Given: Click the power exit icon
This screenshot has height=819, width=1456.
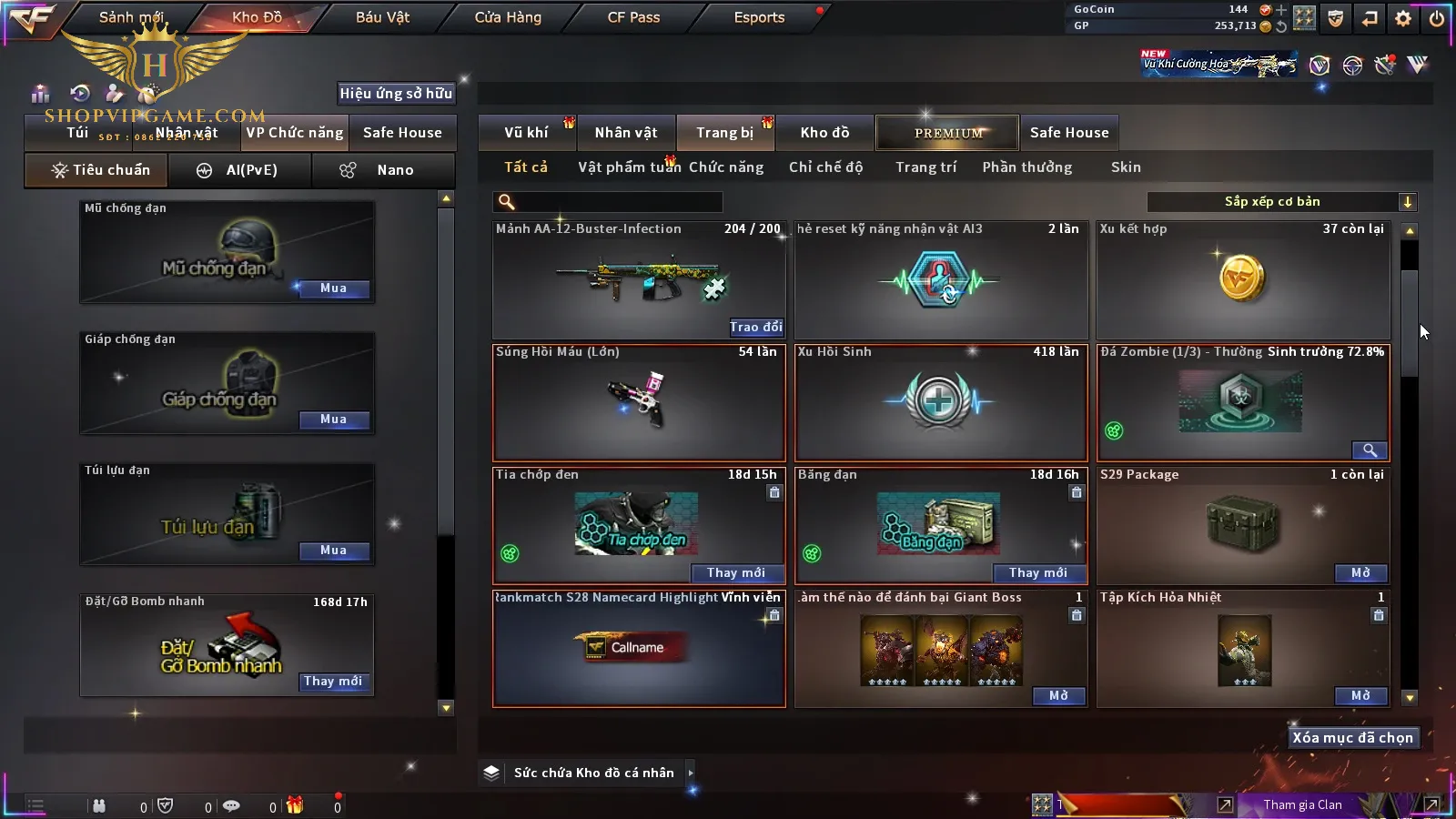Looking at the screenshot, I should click(1437, 18).
